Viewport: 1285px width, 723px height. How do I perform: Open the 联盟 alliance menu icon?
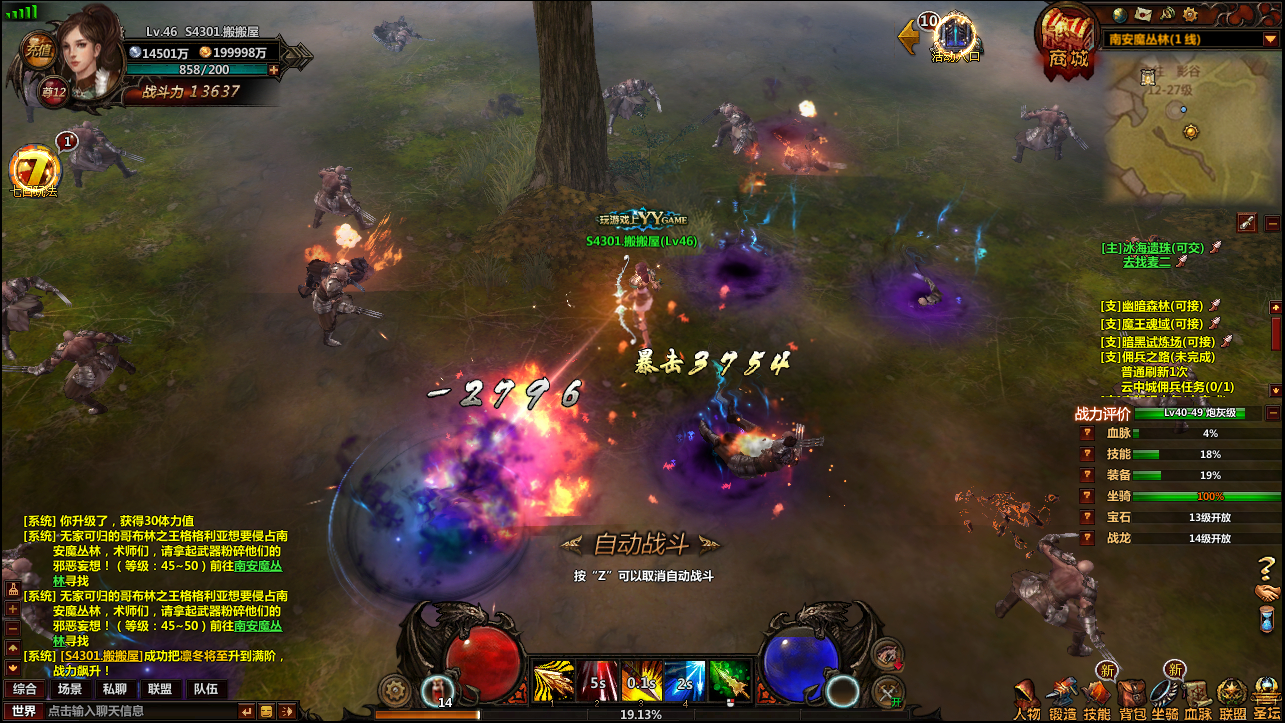(x=1232, y=699)
